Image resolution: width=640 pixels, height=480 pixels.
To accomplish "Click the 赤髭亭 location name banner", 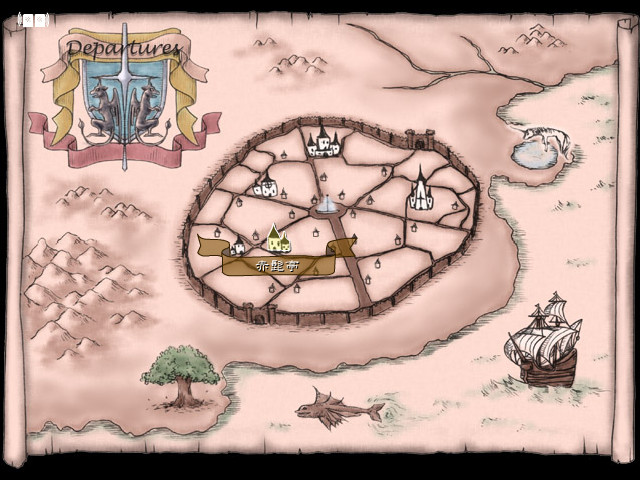I will click(x=278, y=266).
